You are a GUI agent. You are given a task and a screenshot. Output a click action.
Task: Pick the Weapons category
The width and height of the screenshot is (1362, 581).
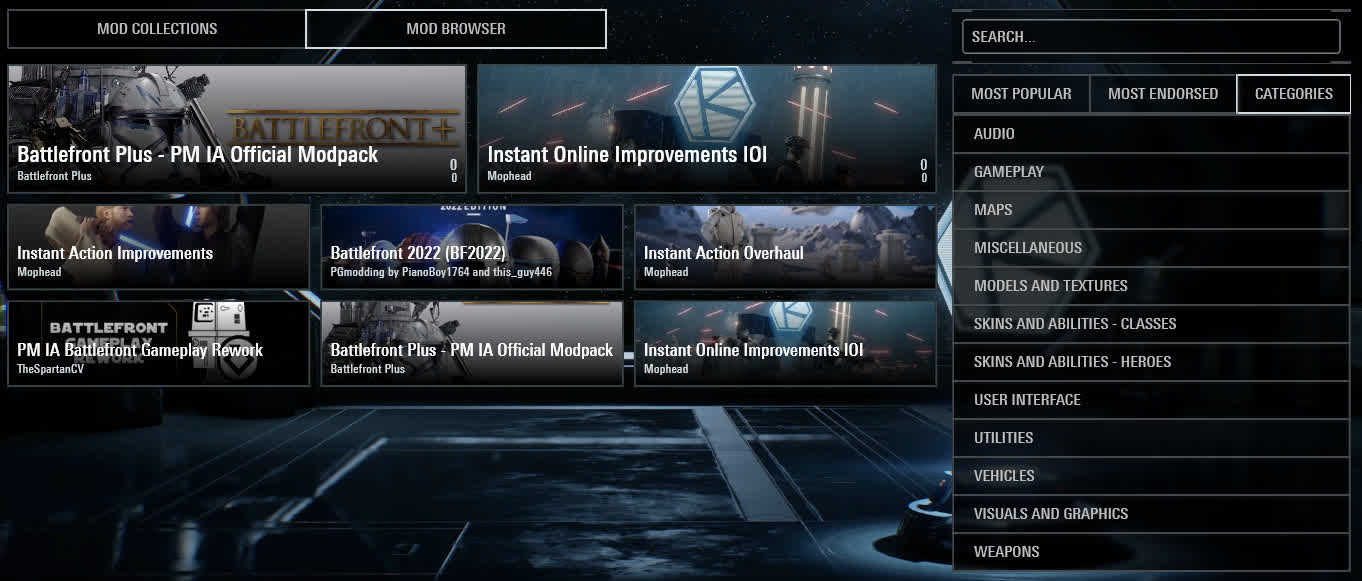[1150, 552]
